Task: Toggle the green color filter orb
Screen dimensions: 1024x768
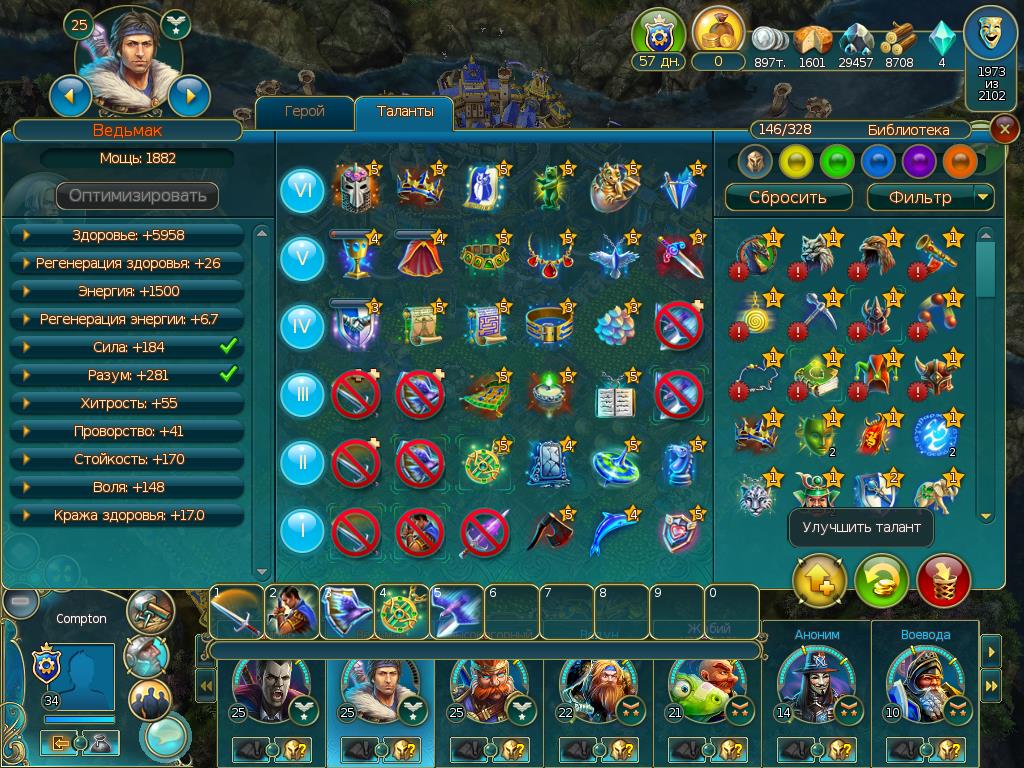Action: (836, 161)
